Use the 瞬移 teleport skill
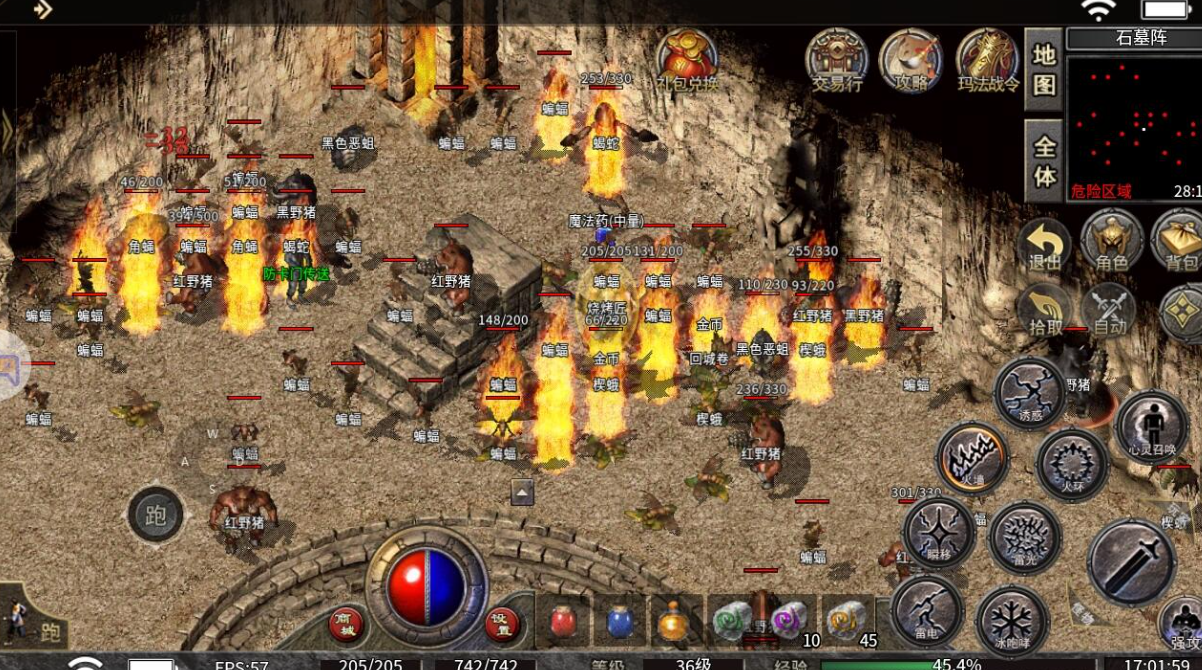Image resolution: width=1202 pixels, height=670 pixels. (939, 531)
